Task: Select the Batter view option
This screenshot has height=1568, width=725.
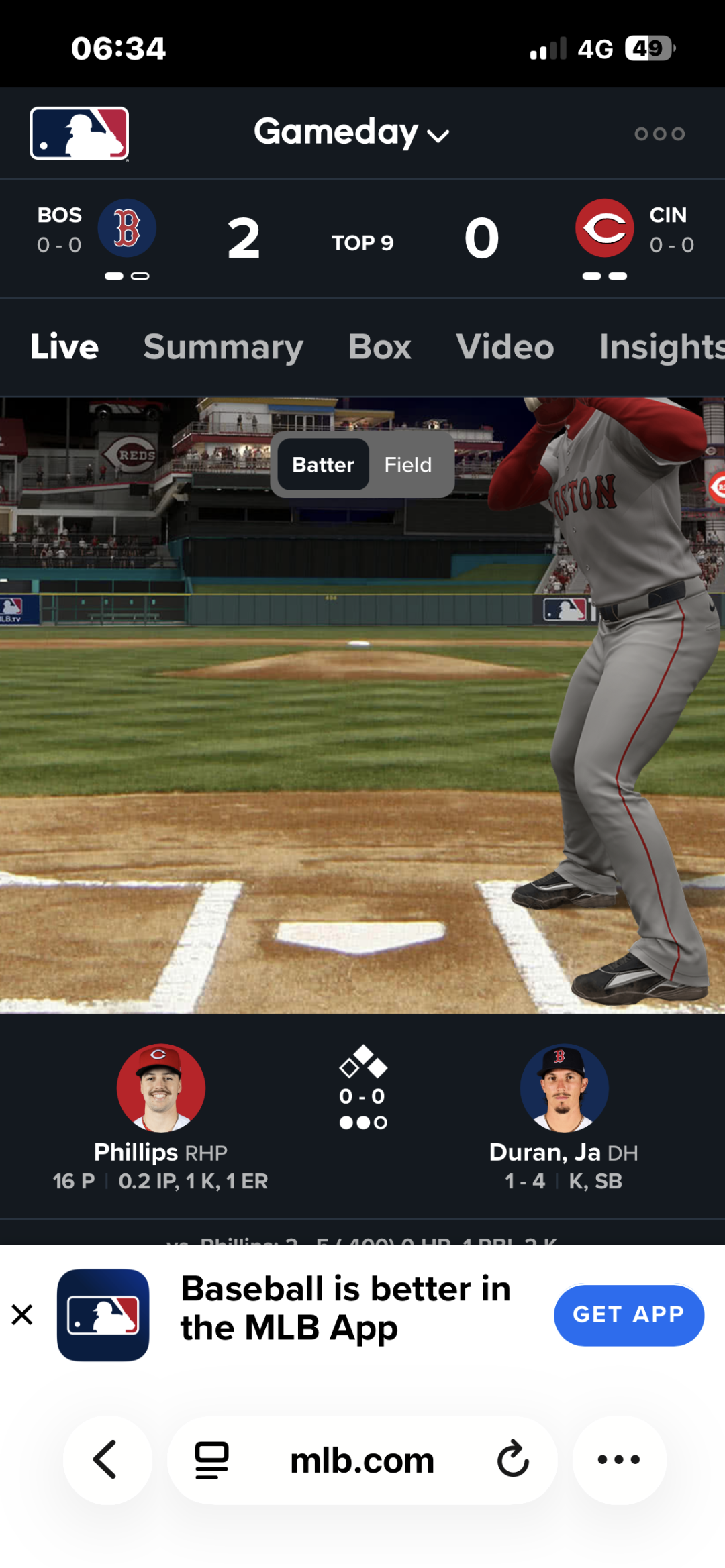Action: coord(323,464)
